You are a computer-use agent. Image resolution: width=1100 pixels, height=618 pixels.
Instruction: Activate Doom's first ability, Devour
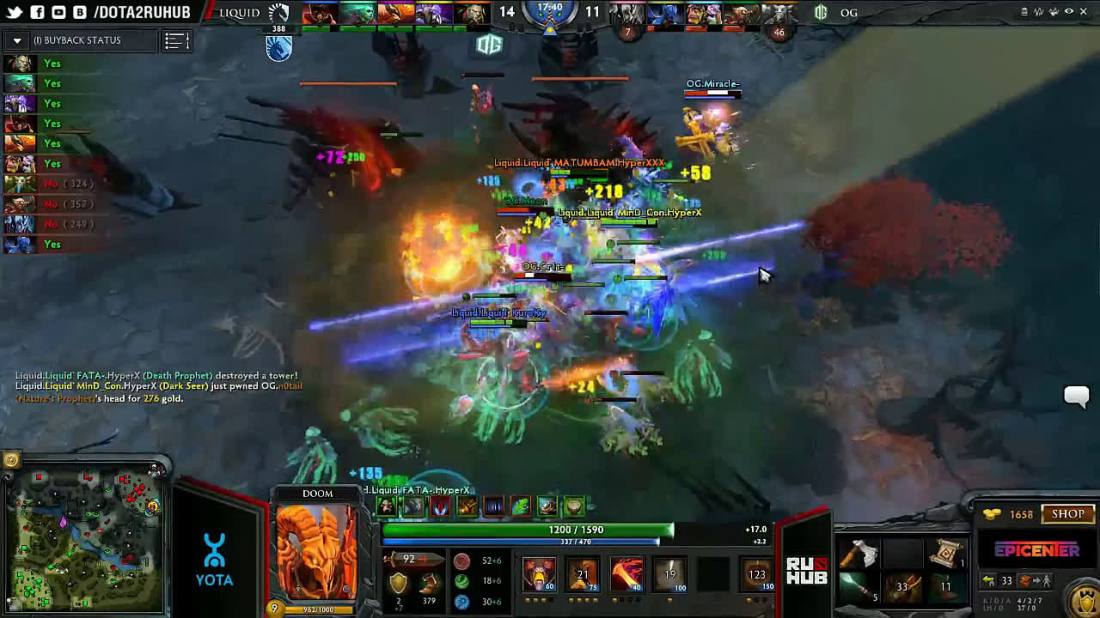[540, 574]
